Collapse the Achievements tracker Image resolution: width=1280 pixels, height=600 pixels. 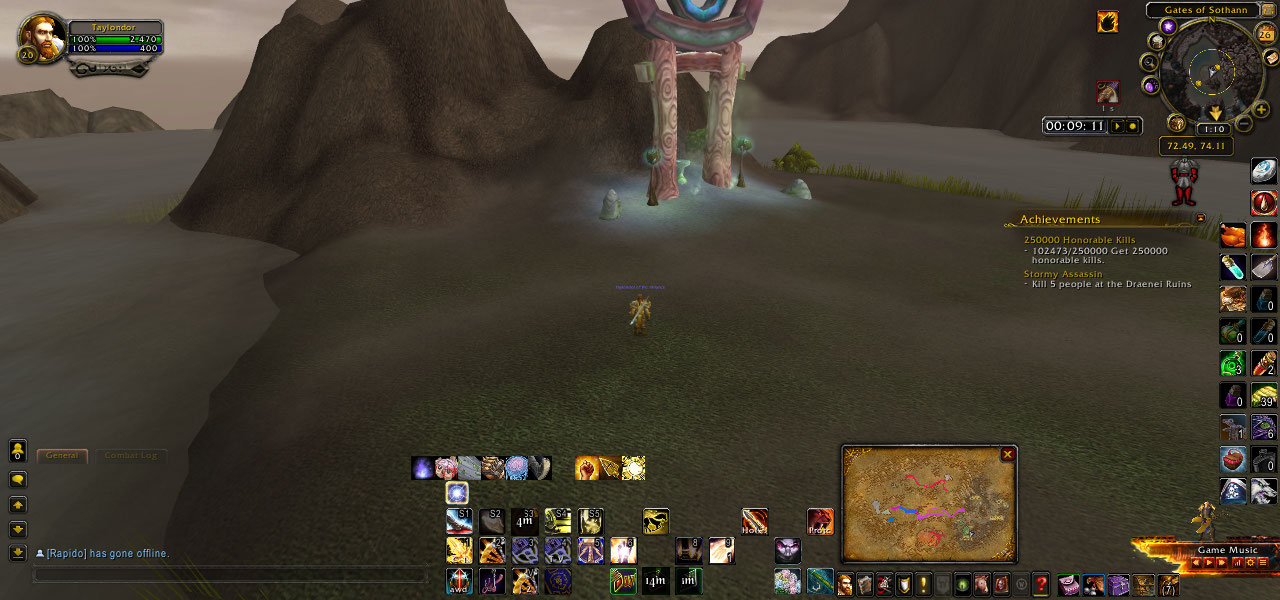1200,218
